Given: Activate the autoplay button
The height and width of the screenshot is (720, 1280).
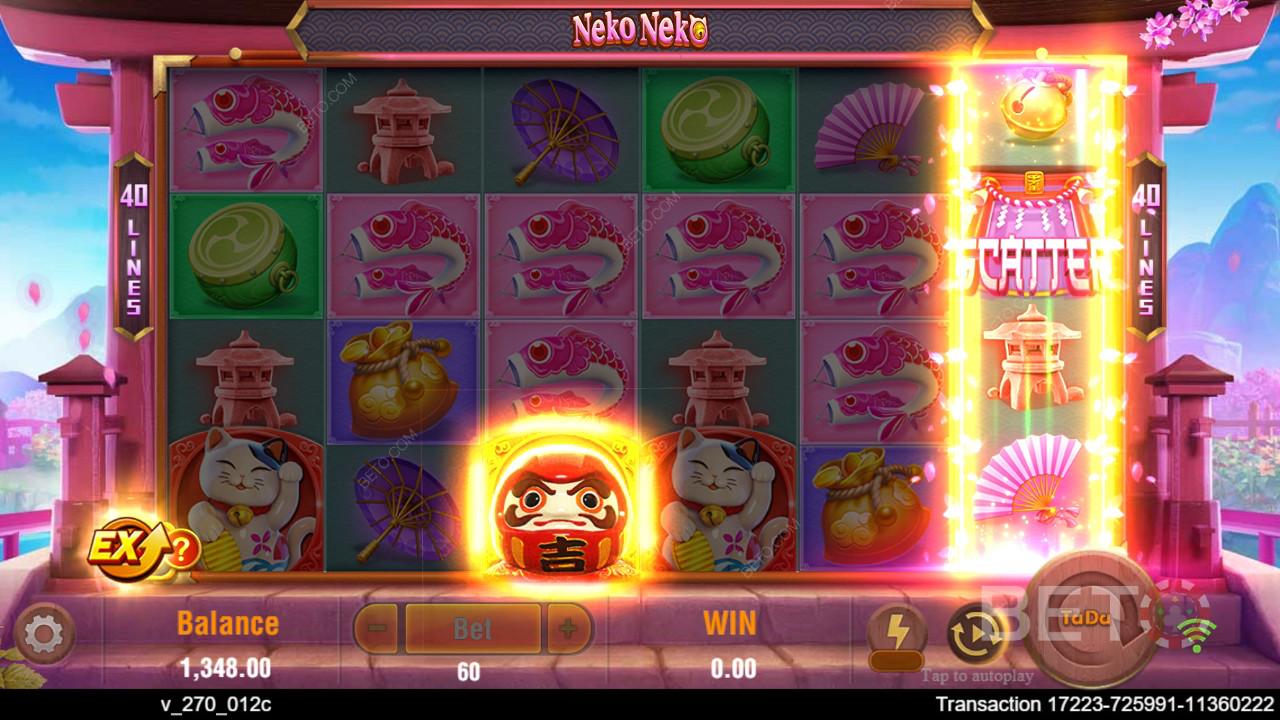Looking at the screenshot, I should pos(976,633).
